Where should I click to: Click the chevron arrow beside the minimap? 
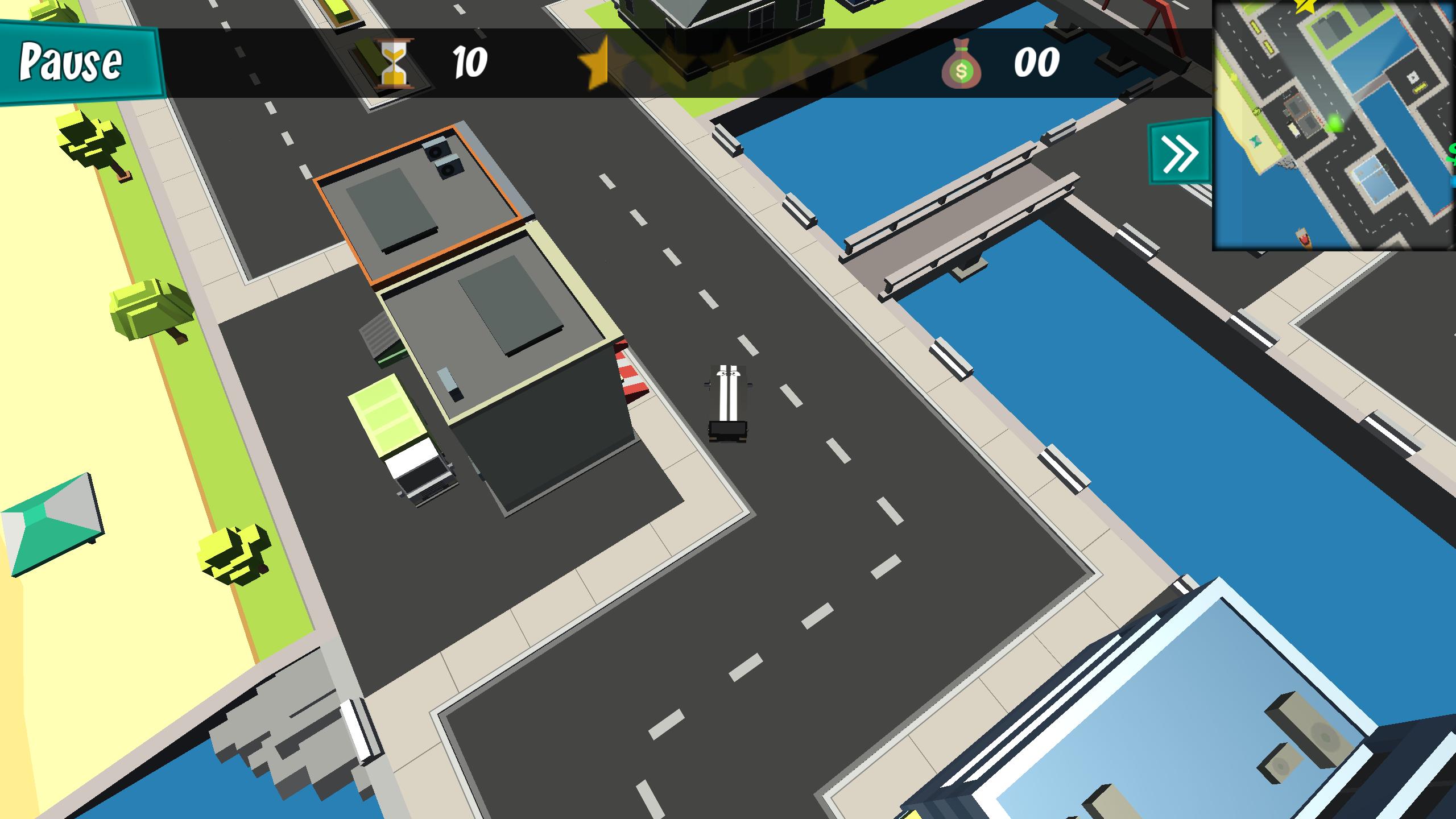pos(1179,151)
